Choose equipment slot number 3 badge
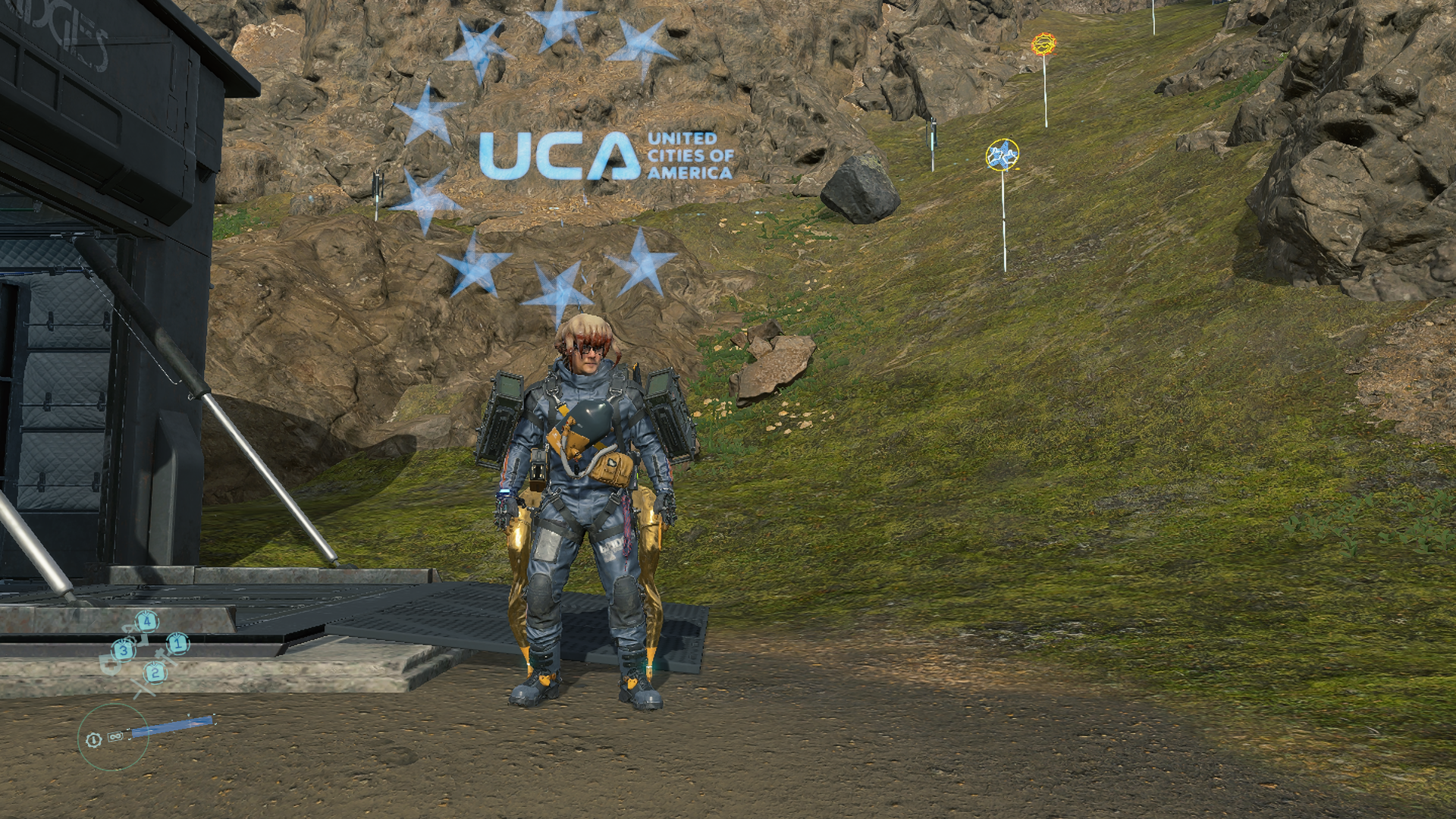Image resolution: width=1456 pixels, height=819 pixels. click(124, 651)
